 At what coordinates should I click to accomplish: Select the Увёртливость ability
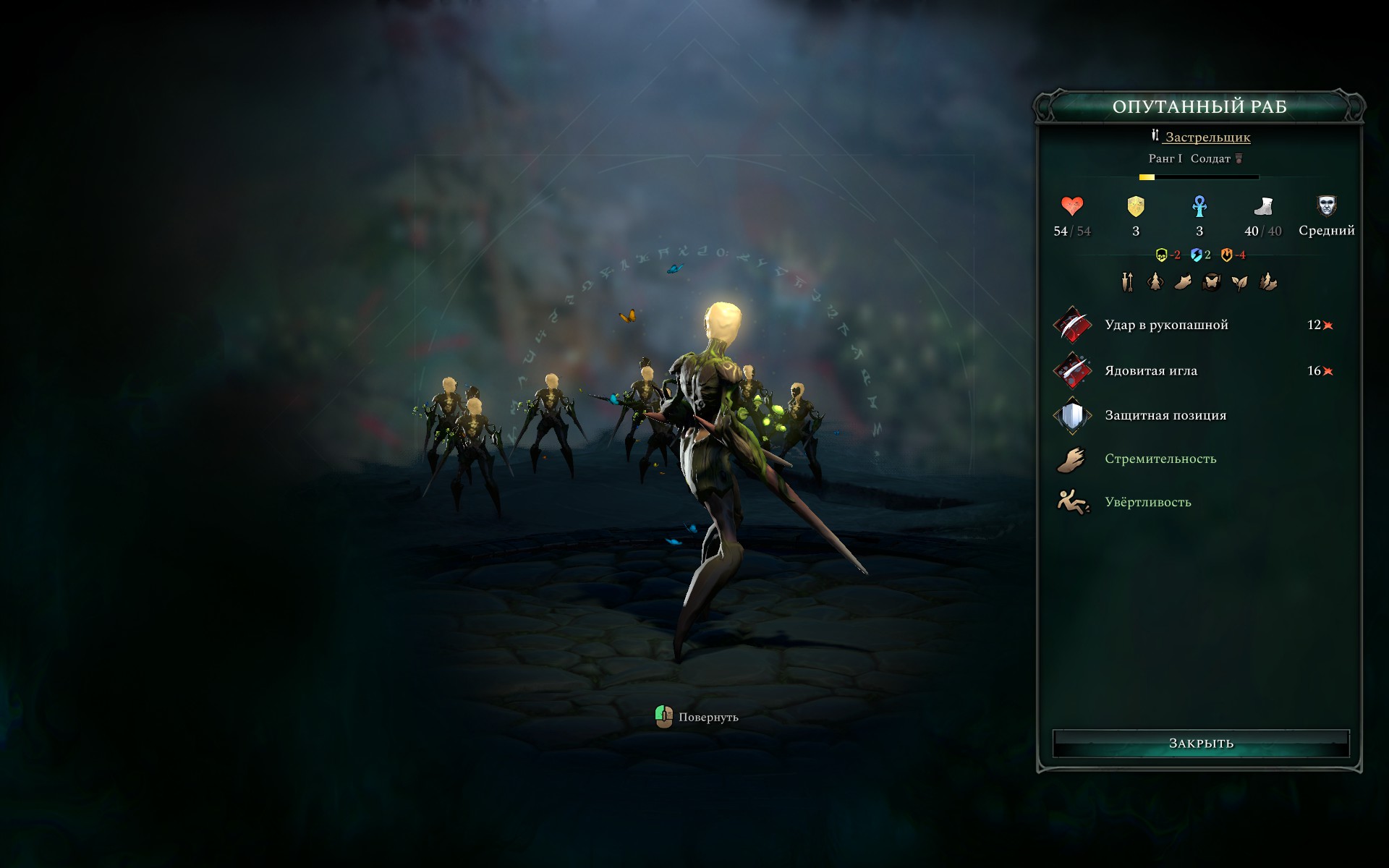pyautogui.click(x=1150, y=501)
